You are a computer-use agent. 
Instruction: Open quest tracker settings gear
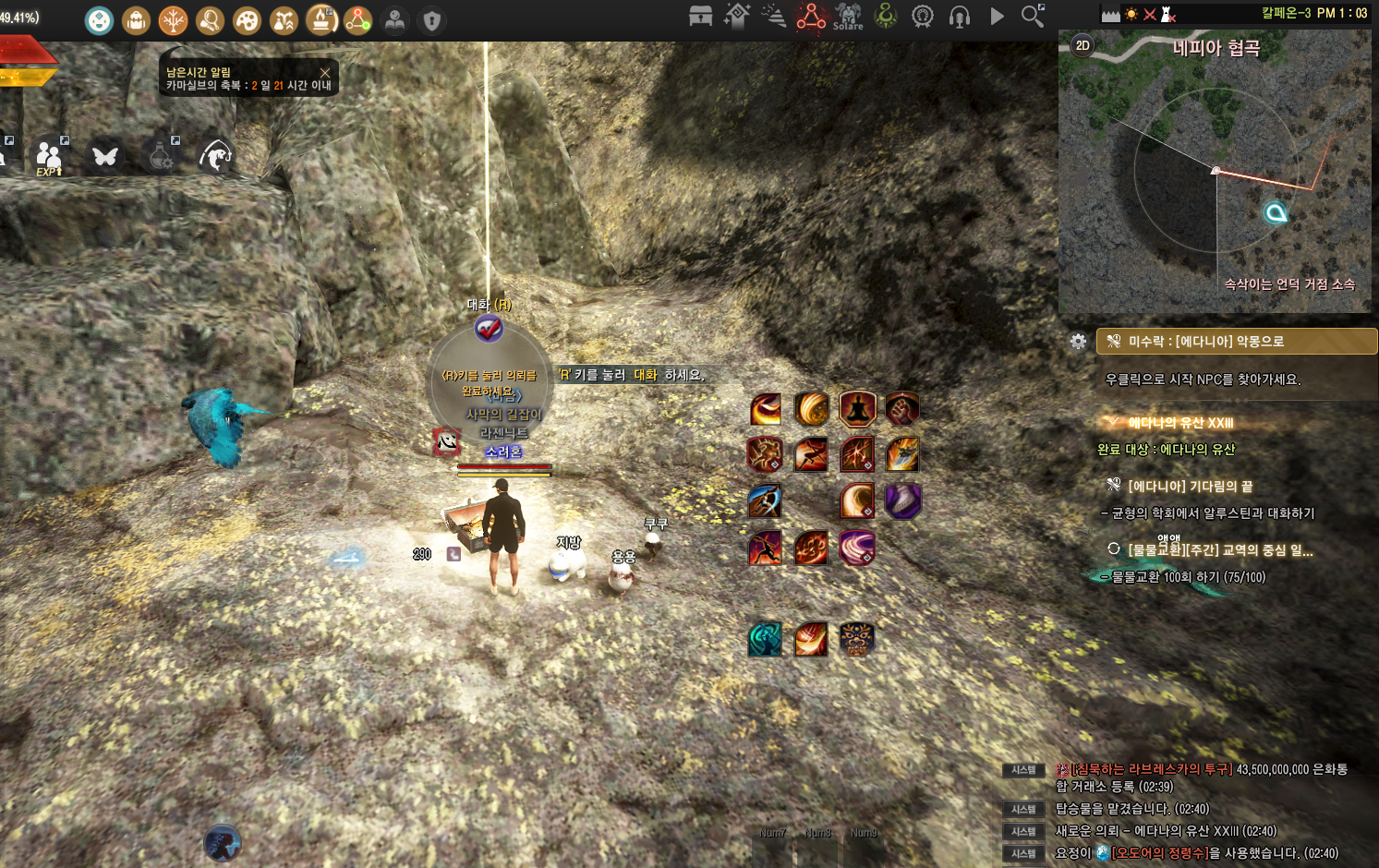[x=1078, y=342]
